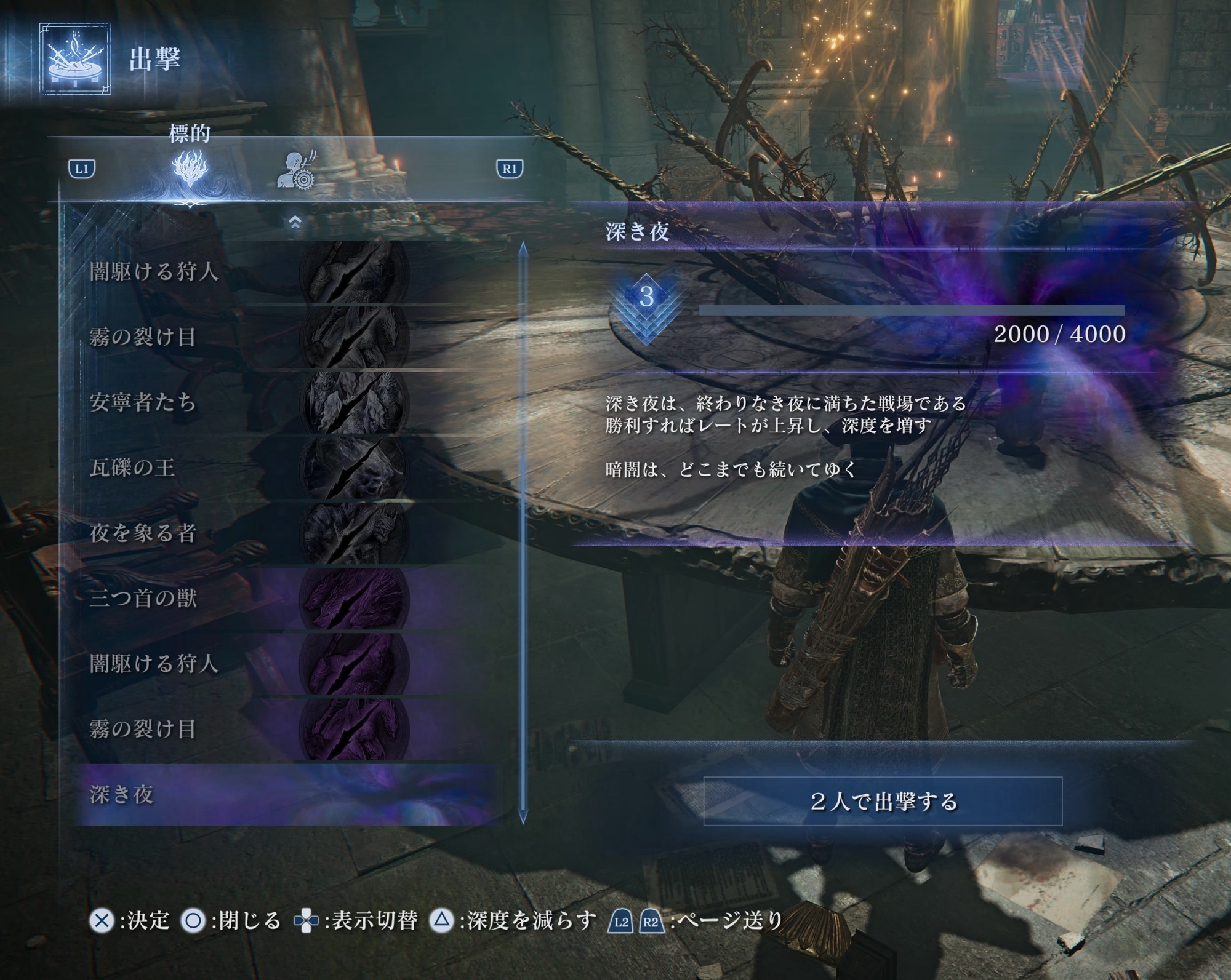This screenshot has height=980, width=1231.
Task: Open the person-with-gear matchmaking tab
Action: tap(296, 170)
